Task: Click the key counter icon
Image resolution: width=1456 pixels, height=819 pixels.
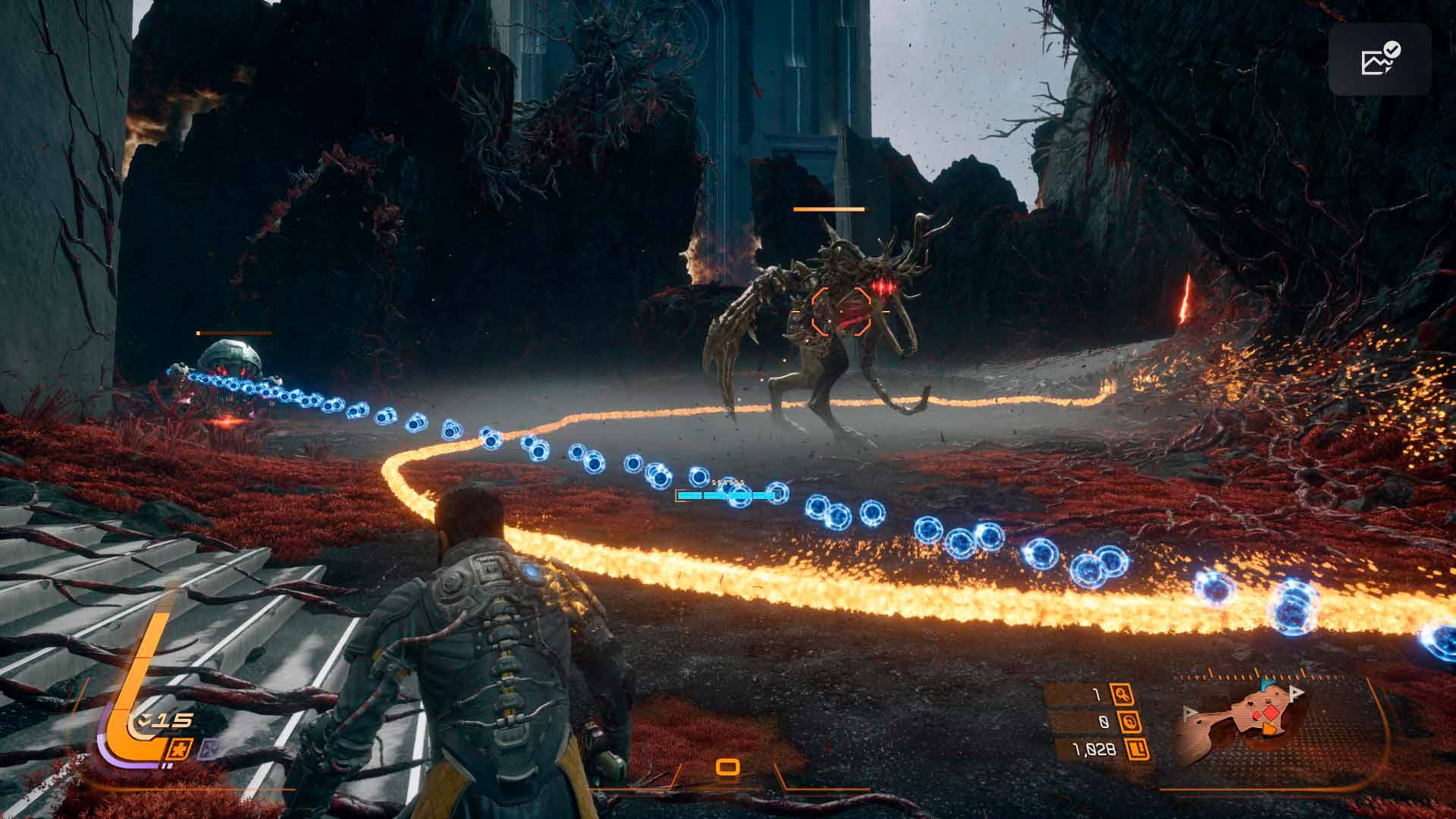Action: point(1121,694)
